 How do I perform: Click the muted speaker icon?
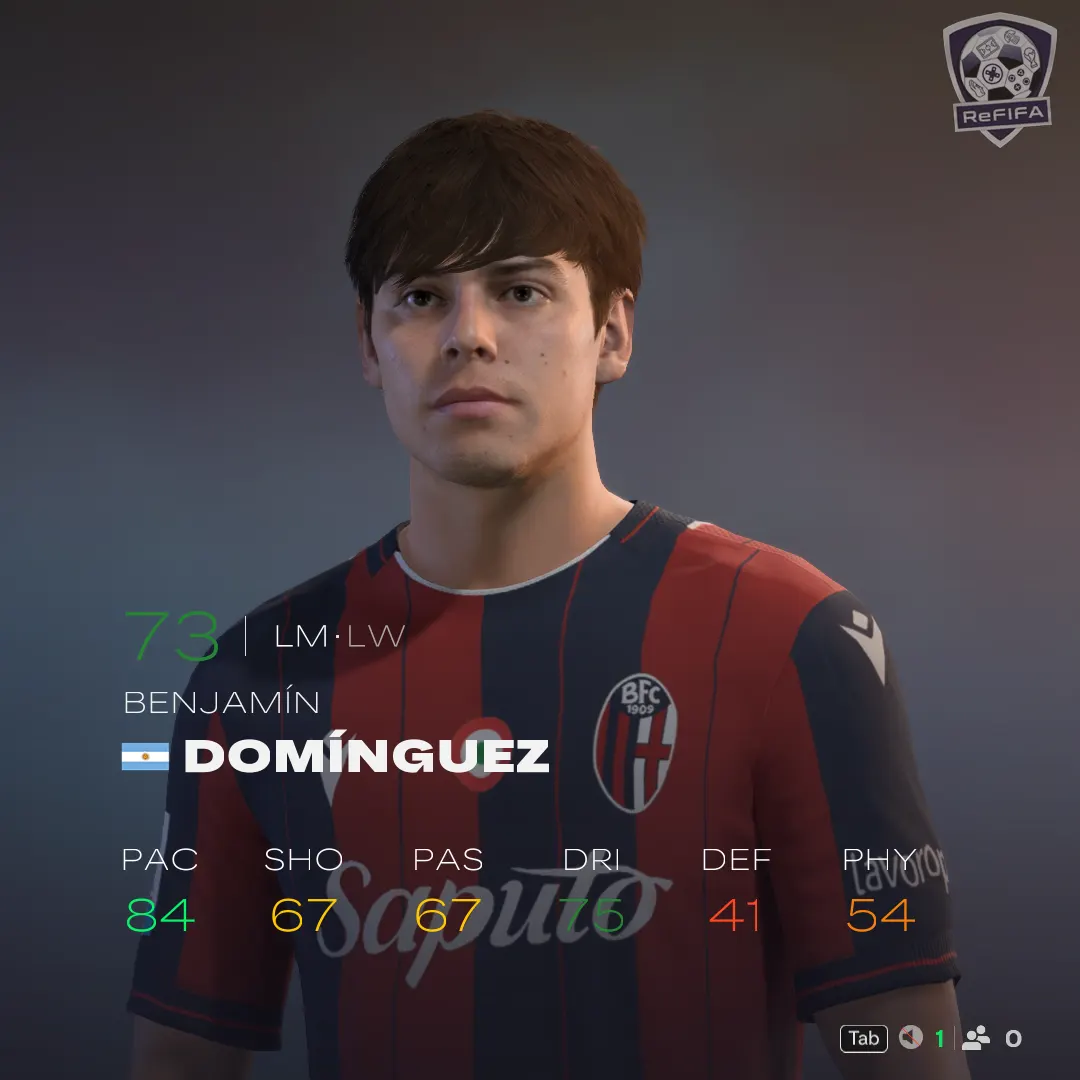tap(910, 1038)
